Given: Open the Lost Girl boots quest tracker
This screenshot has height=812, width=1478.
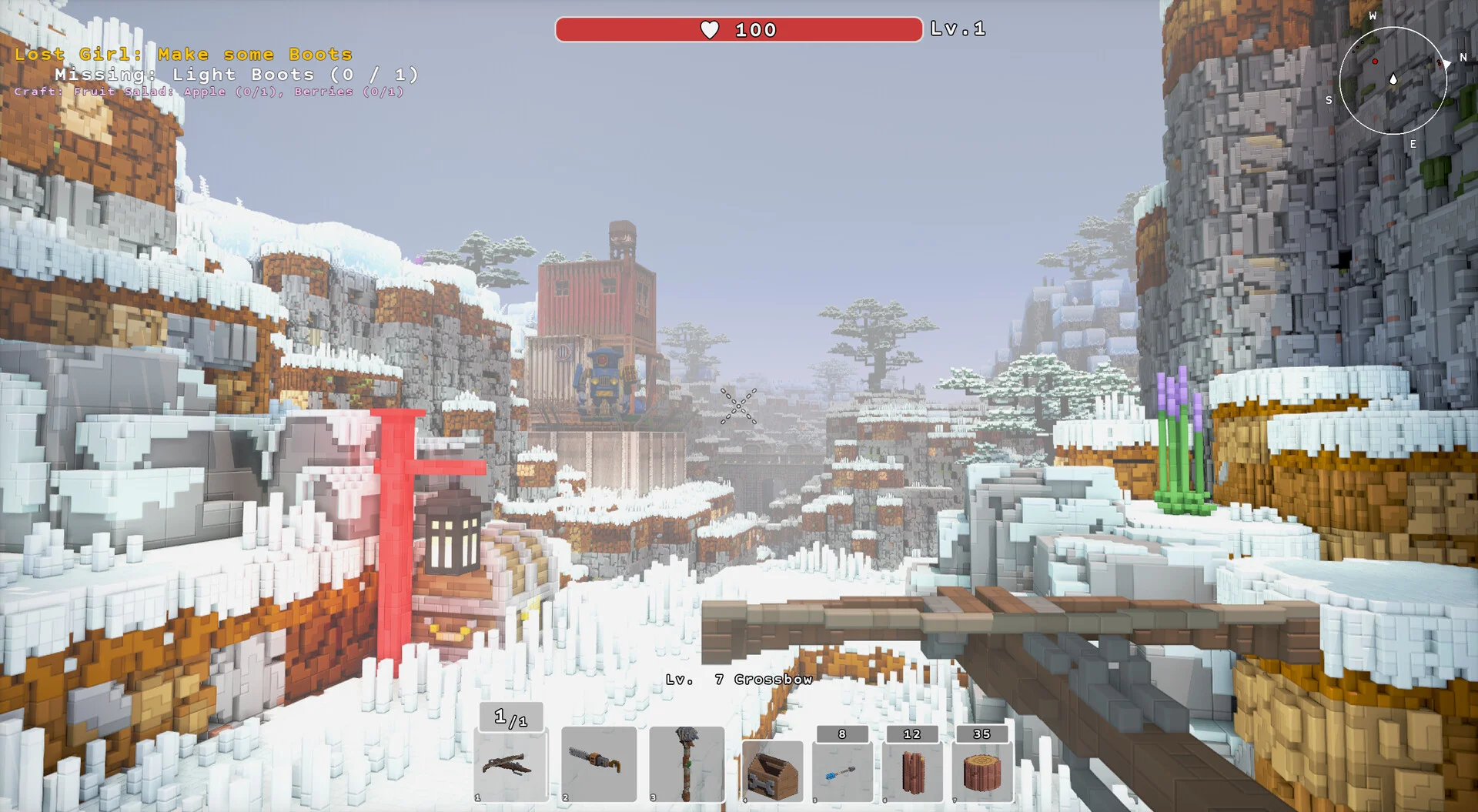Looking at the screenshot, I should point(183,55).
